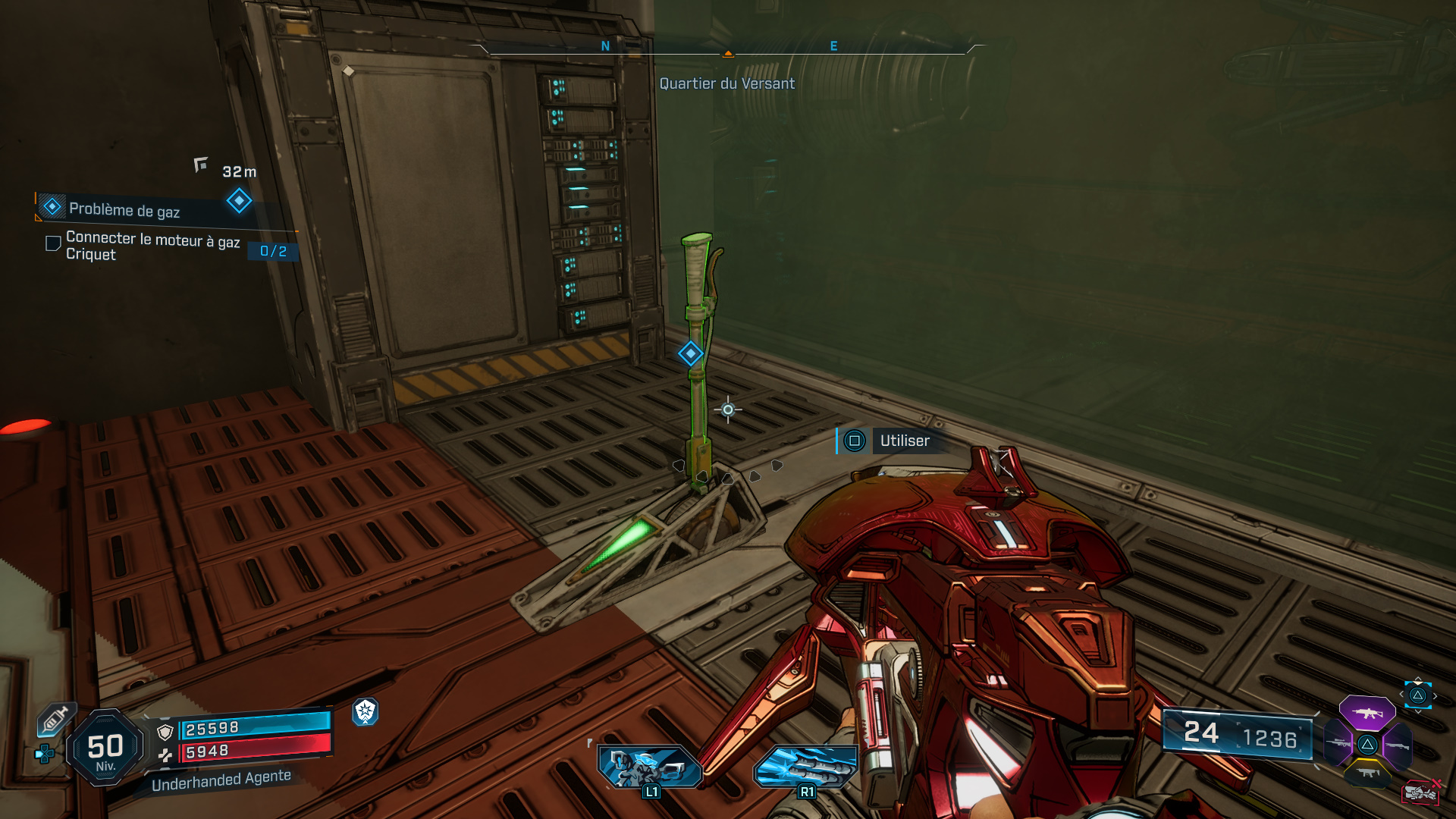Click the red grenade icon with the X
Viewport: 1456px width, 819px height.
click(1422, 792)
